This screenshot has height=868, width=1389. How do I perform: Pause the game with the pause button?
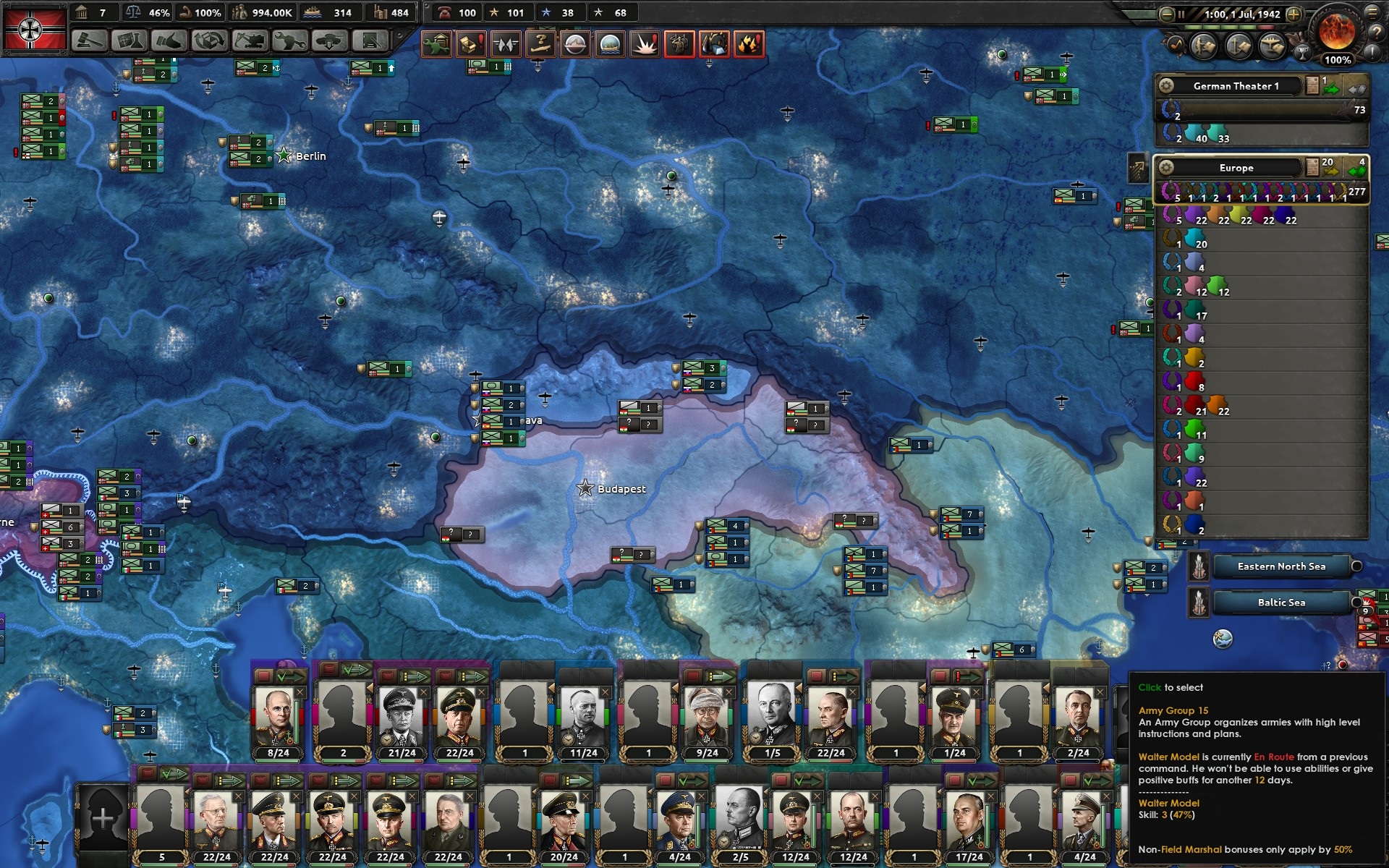(1181, 14)
